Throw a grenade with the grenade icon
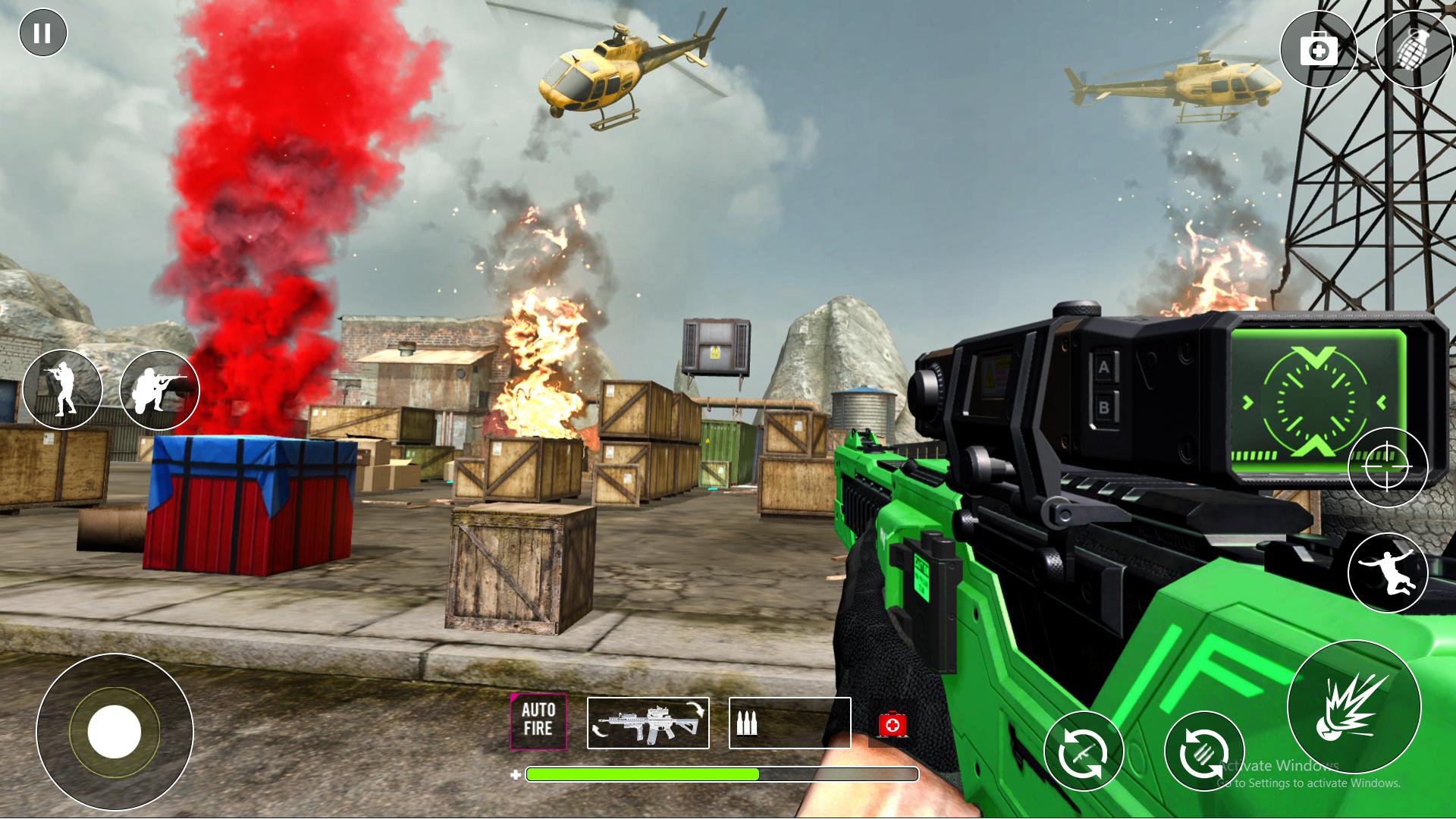The height and width of the screenshot is (819, 1456). click(x=1413, y=51)
